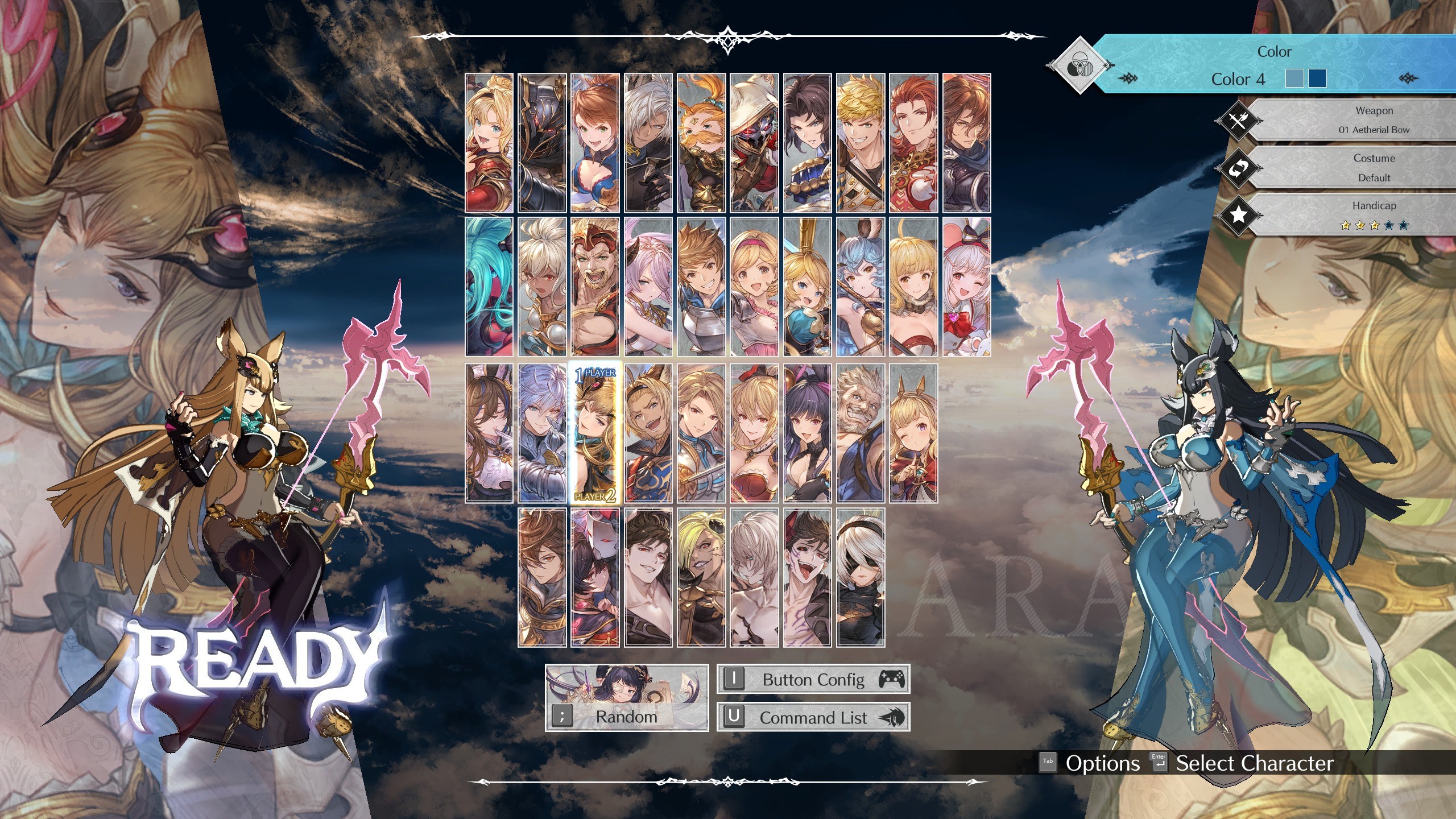Viewport: 1456px width, 819px height.
Task: Pick a Random character
Action: point(626,717)
